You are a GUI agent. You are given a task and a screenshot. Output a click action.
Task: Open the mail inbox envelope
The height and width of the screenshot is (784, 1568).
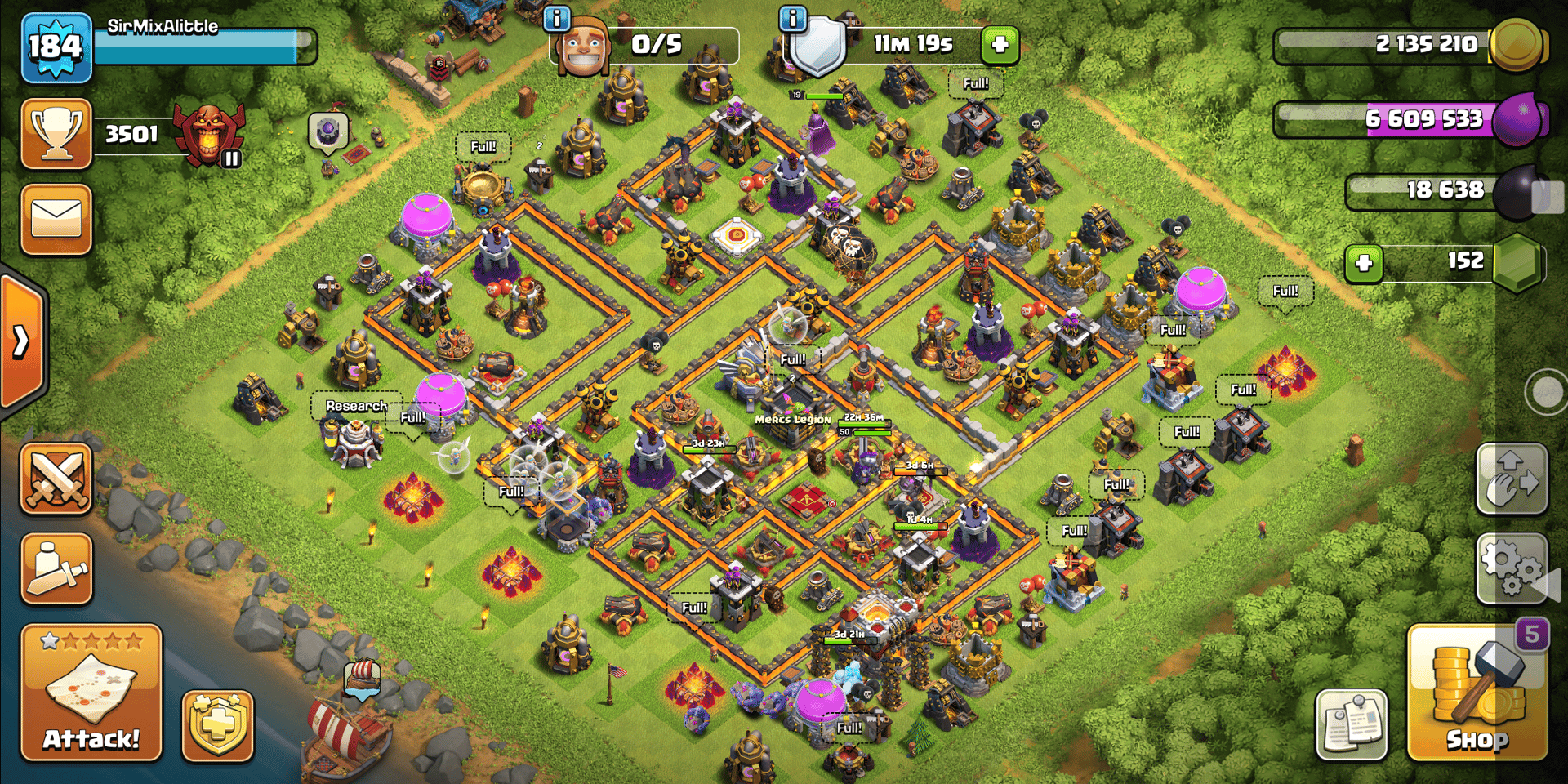[x=56, y=220]
